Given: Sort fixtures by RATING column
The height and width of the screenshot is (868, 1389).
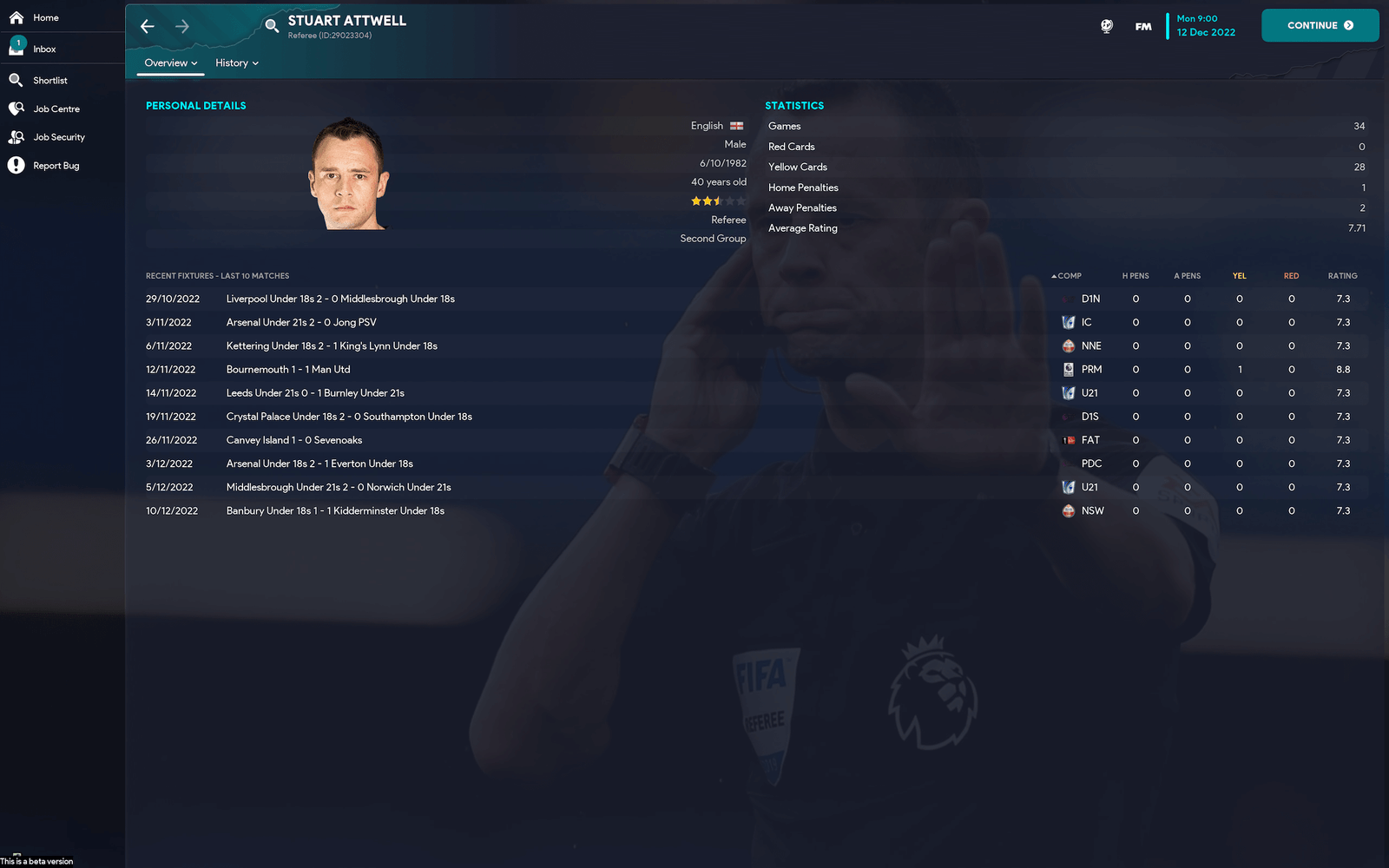Looking at the screenshot, I should pyautogui.click(x=1342, y=276).
